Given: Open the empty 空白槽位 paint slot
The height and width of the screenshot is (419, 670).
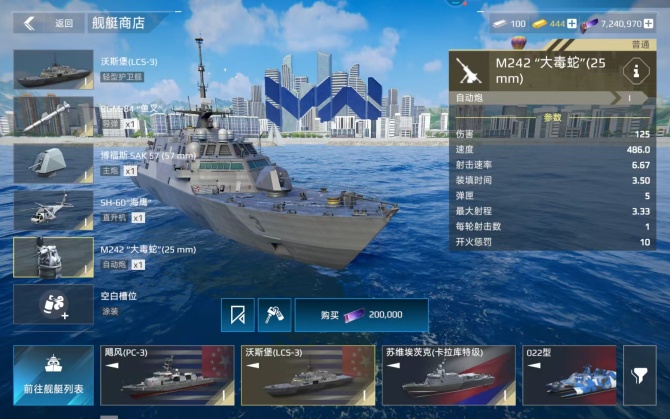Looking at the screenshot, I should coord(53,304).
